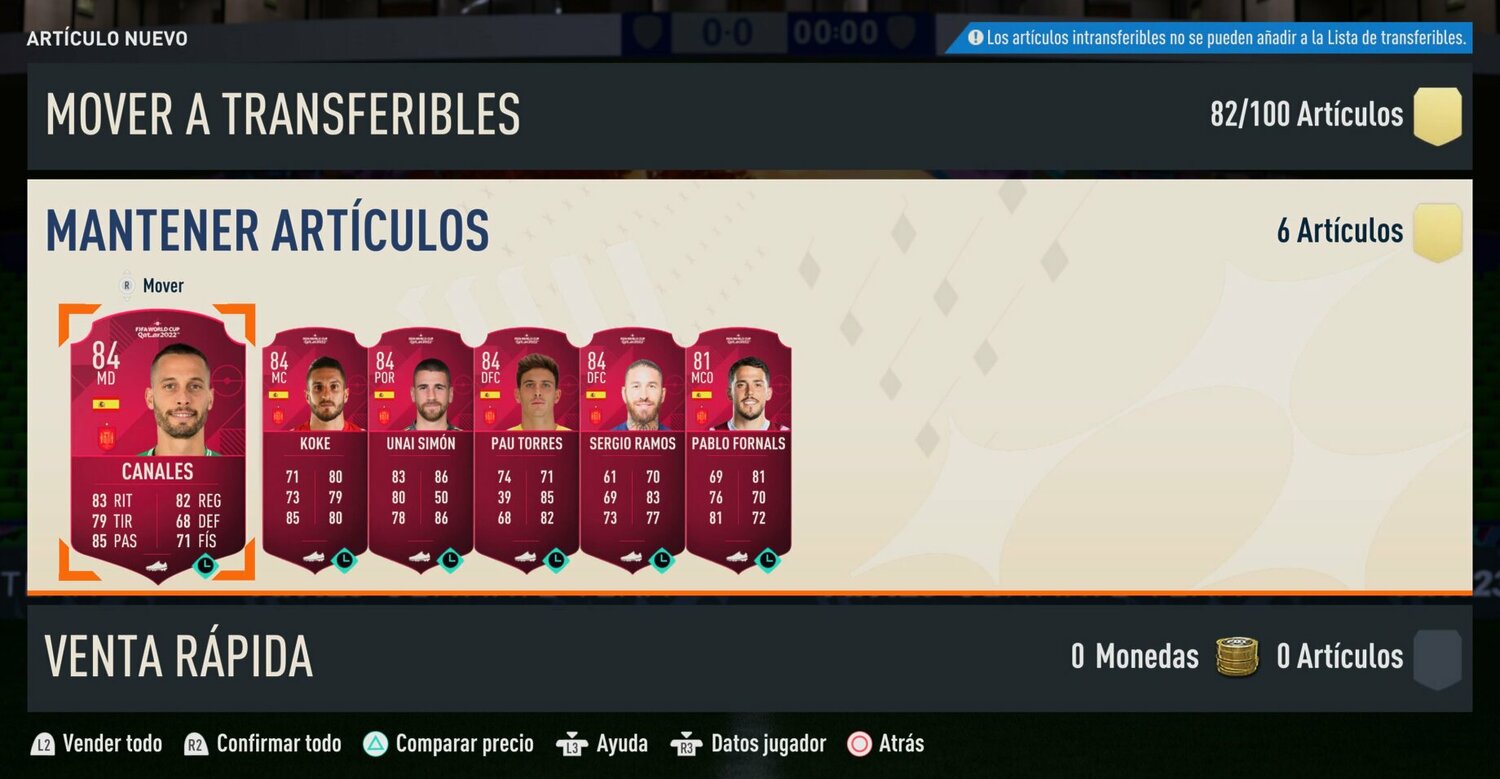Click Comparar precio
Image resolution: width=1500 pixels, height=779 pixels.
(464, 743)
